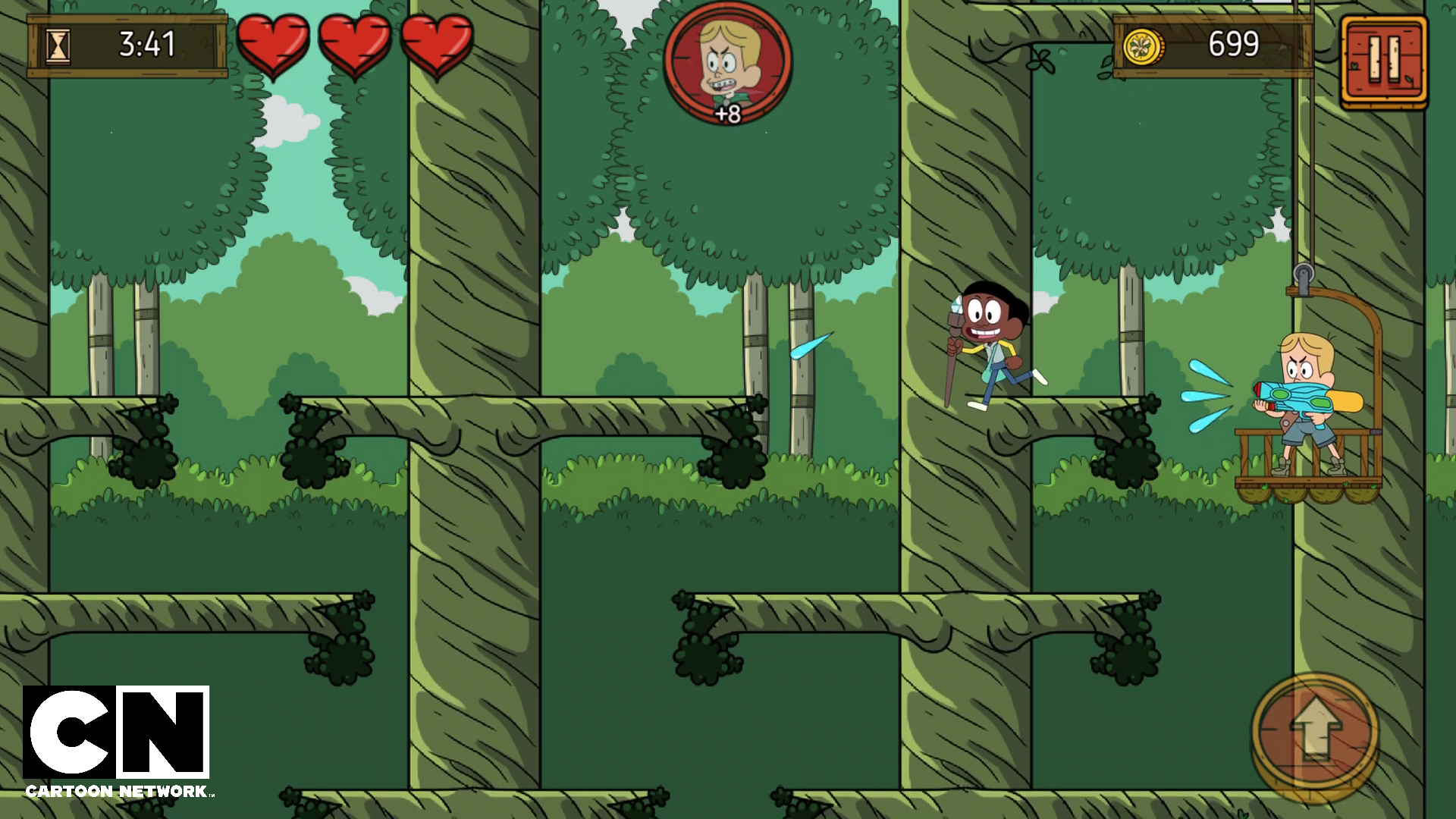Image resolution: width=1456 pixels, height=819 pixels.
Task: Click the timer showing 3:41
Action: 148,44
